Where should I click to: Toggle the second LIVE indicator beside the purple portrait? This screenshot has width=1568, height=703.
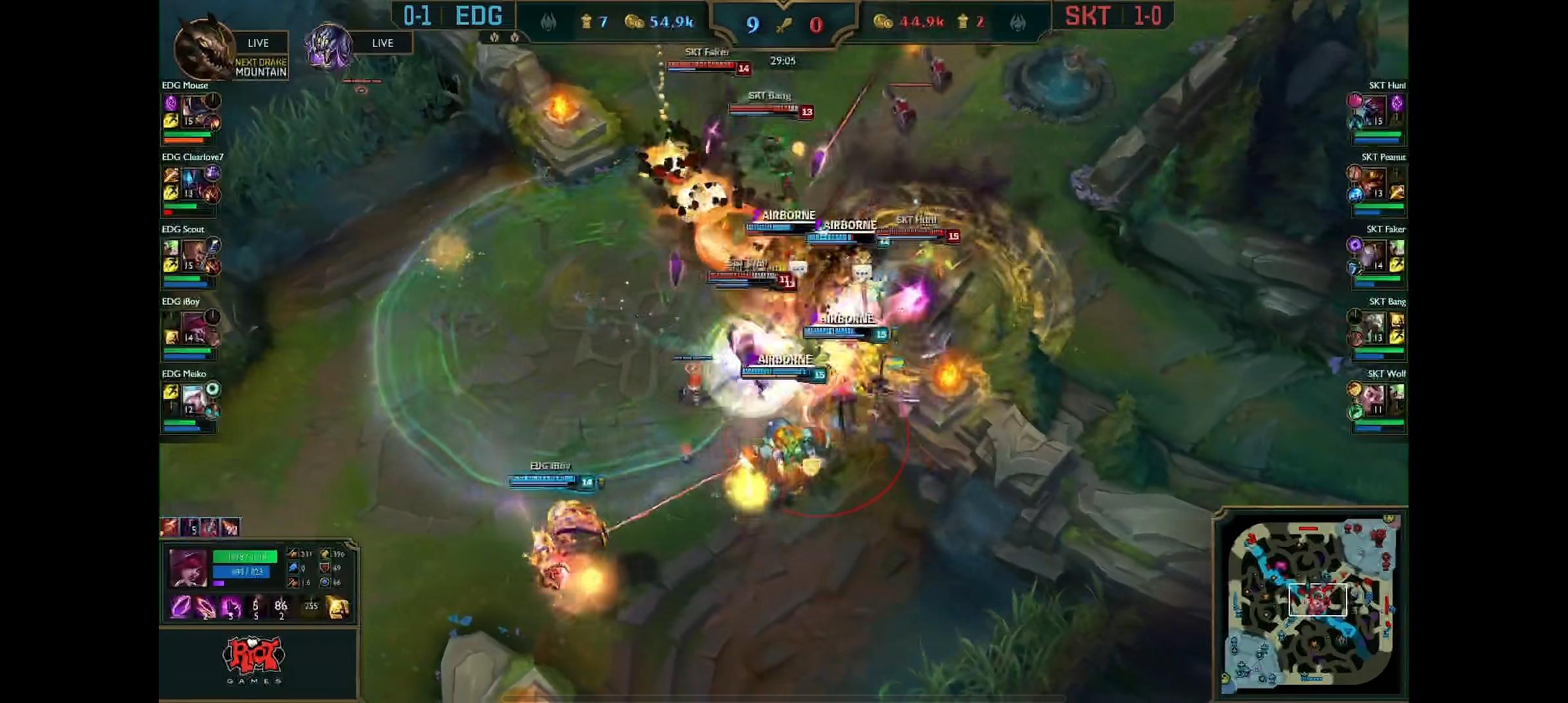(x=383, y=42)
